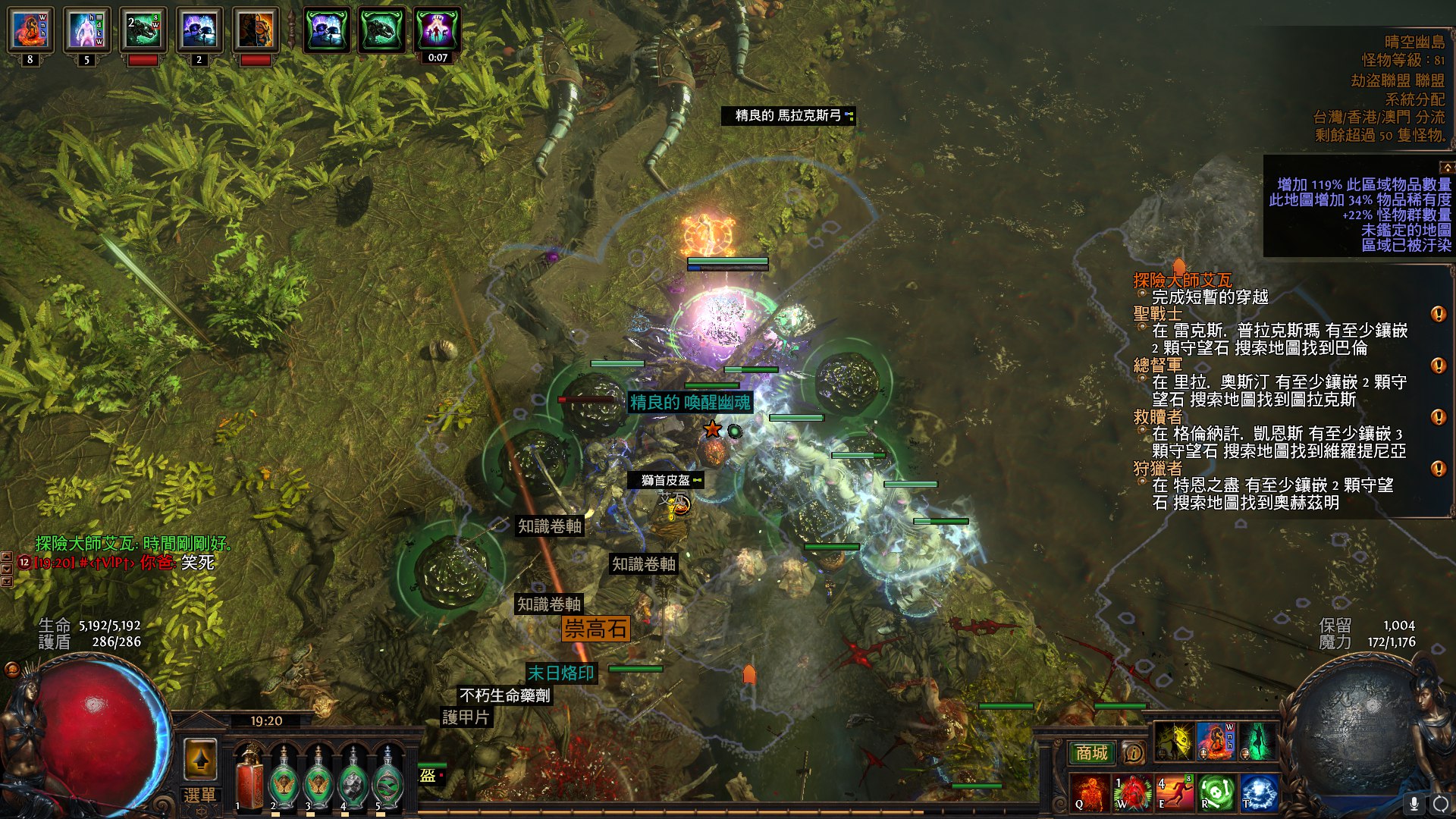Pick up the 崇高石 item label
The width and height of the screenshot is (1456, 819).
tap(595, 629)
